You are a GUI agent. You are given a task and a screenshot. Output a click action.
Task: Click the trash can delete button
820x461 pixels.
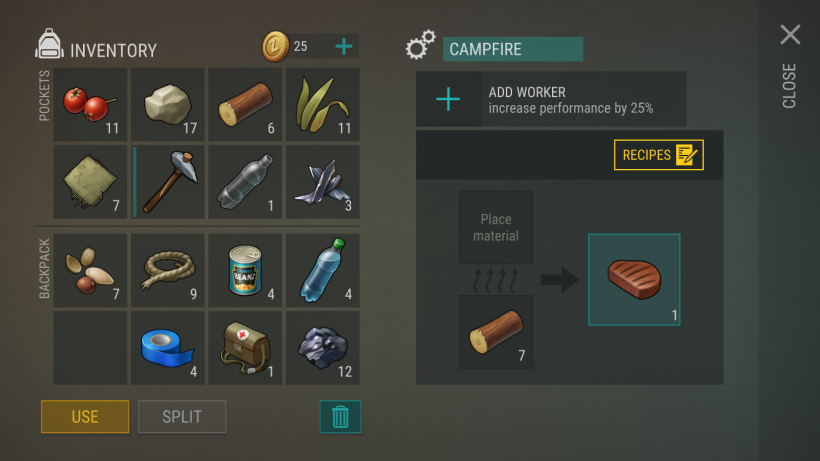point(340,416)
